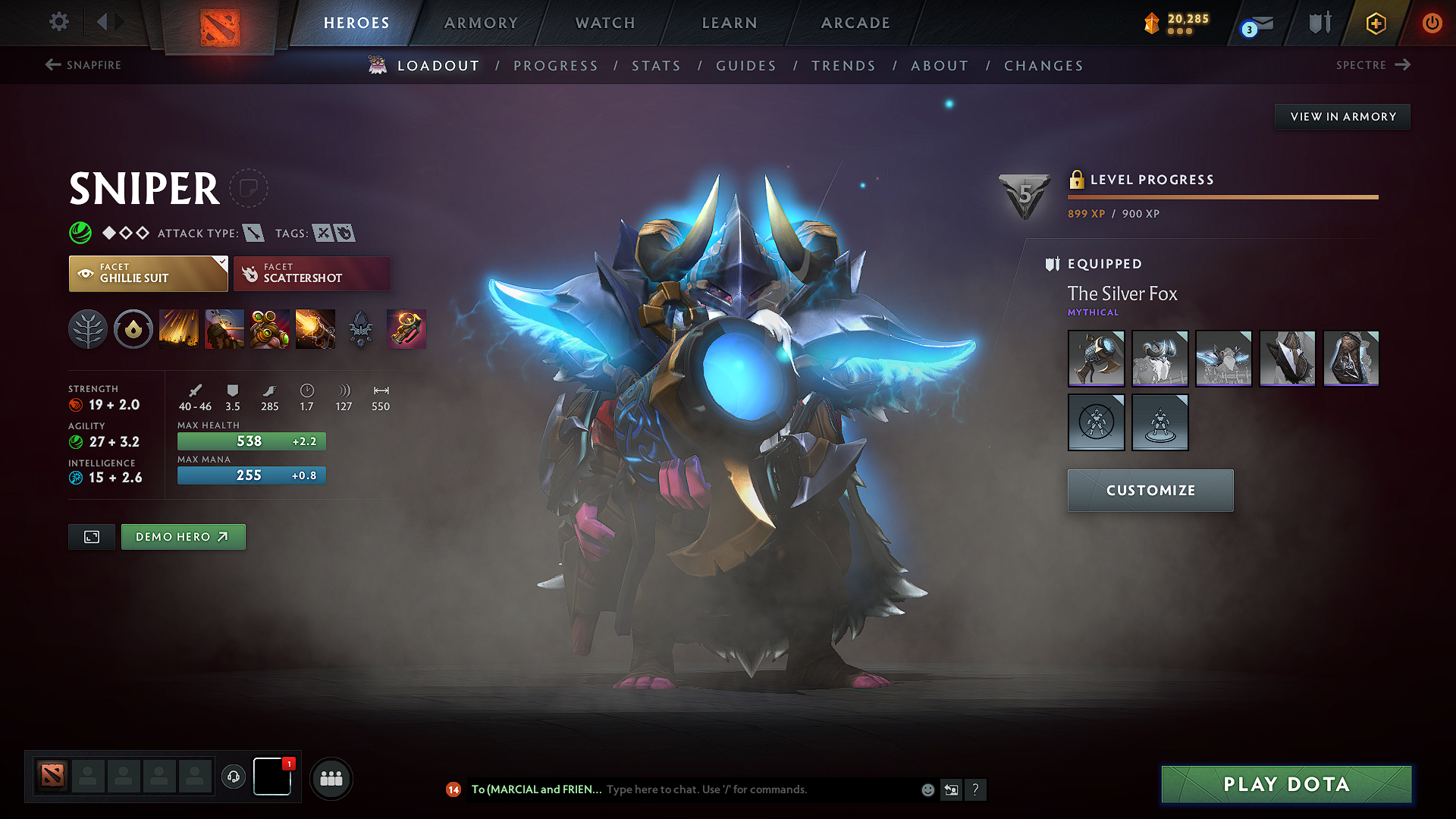Open Dota Plus via the hexagon plus icon
1456x819 pixels.
[1376, 23]
